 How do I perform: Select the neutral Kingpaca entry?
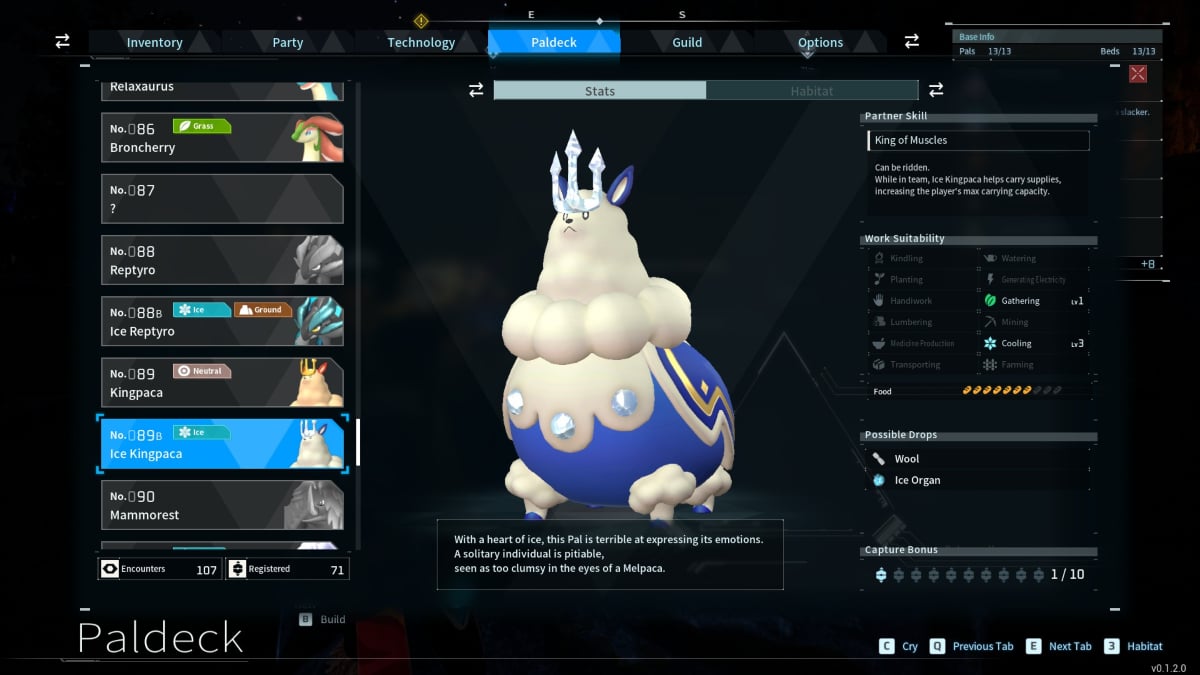pos(222,382)
